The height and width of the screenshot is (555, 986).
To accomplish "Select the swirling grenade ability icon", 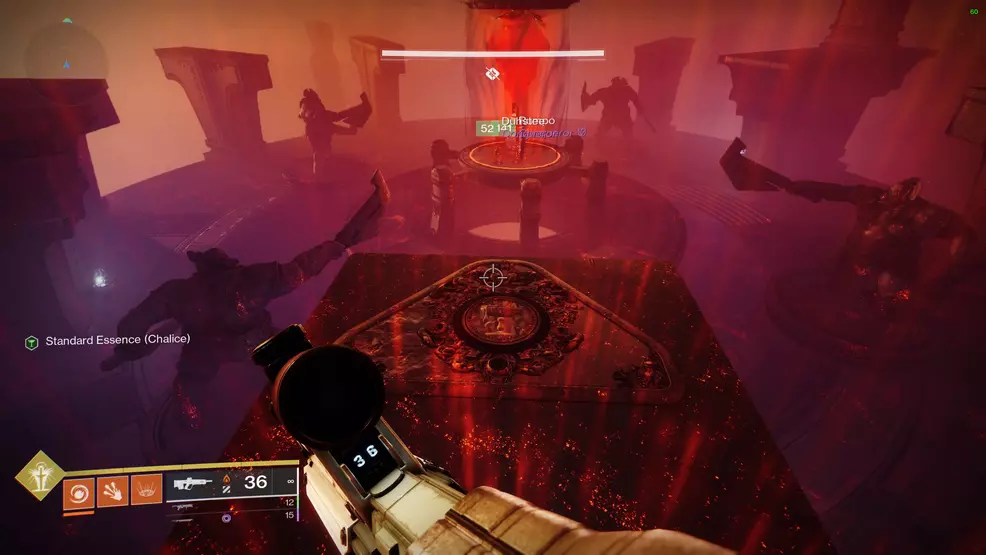I will 79,493.
